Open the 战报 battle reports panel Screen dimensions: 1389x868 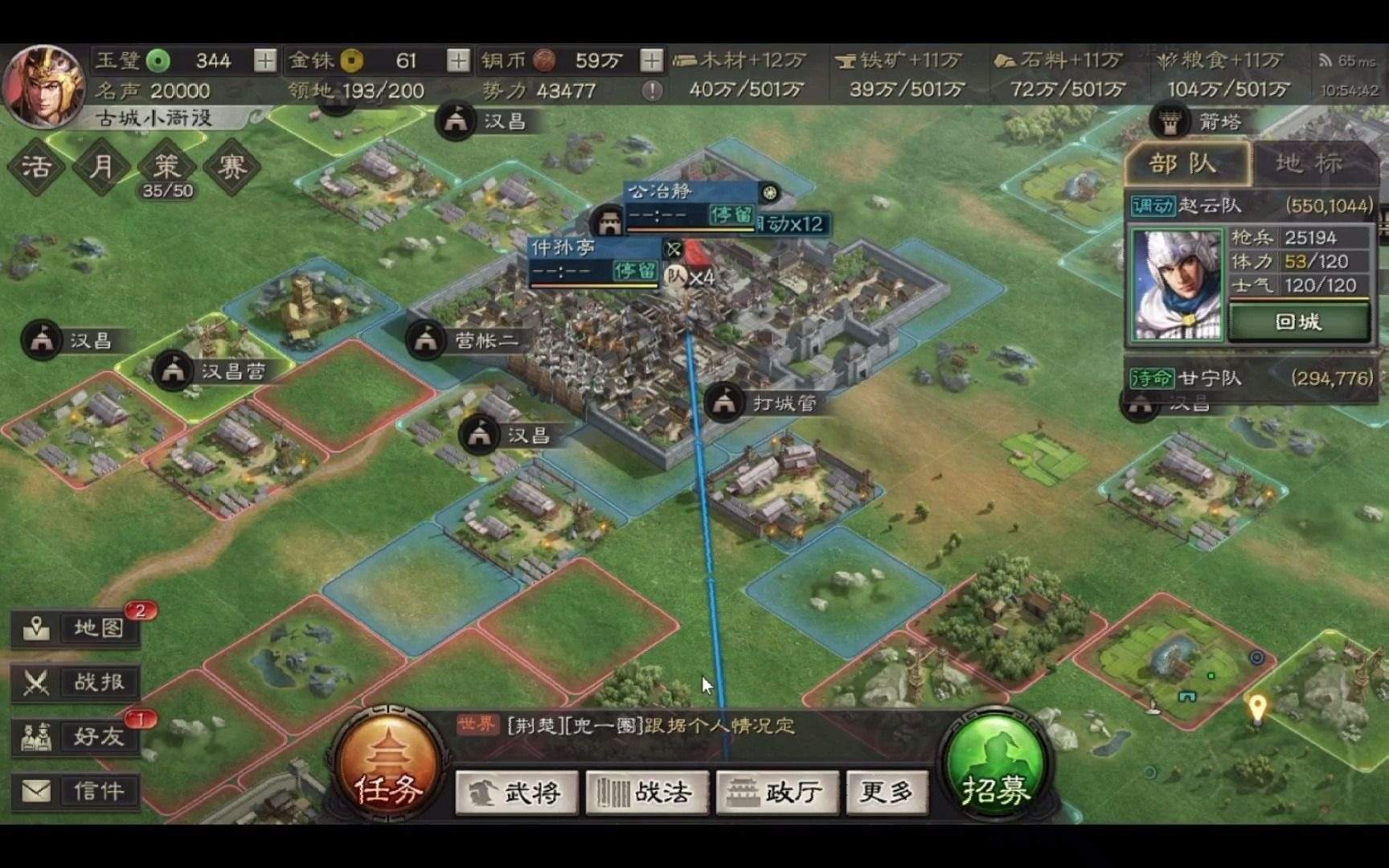point(76,682)
